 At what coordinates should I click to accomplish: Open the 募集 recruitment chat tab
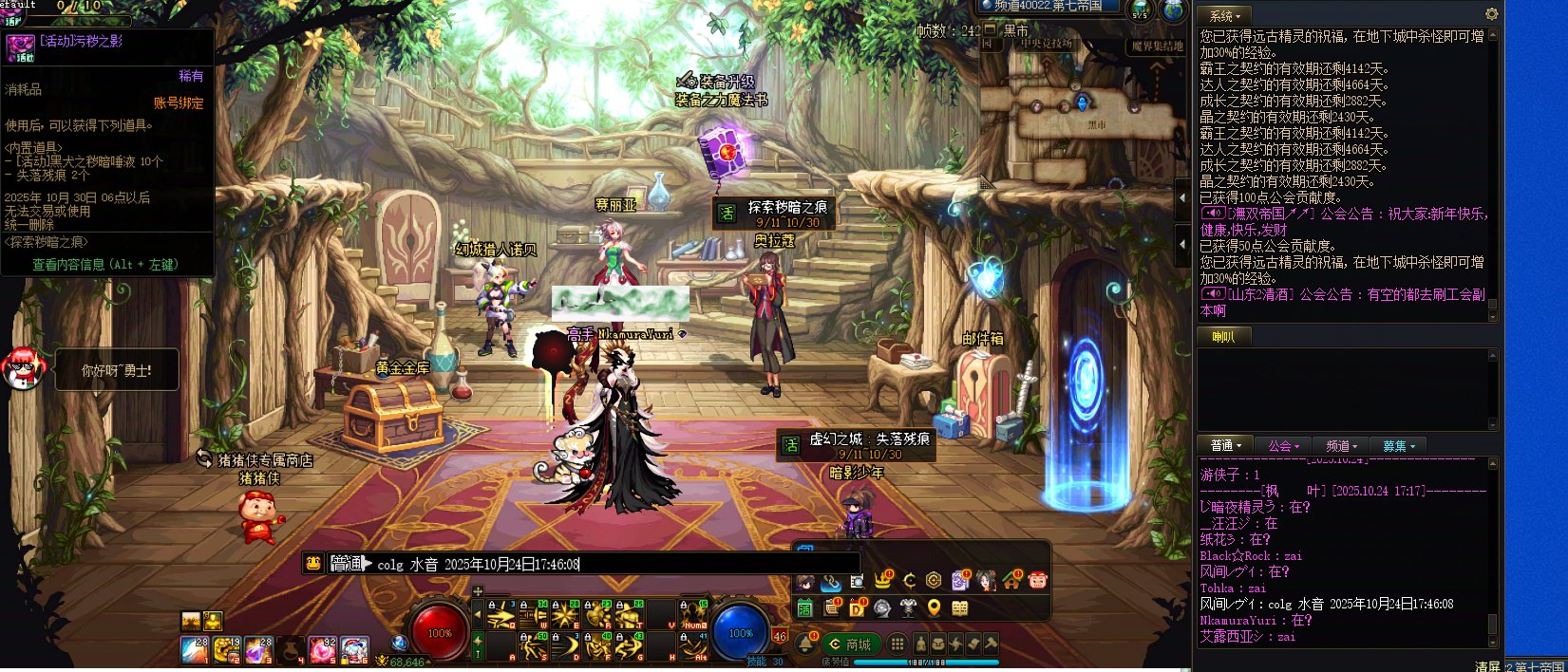coord(1398,446)
